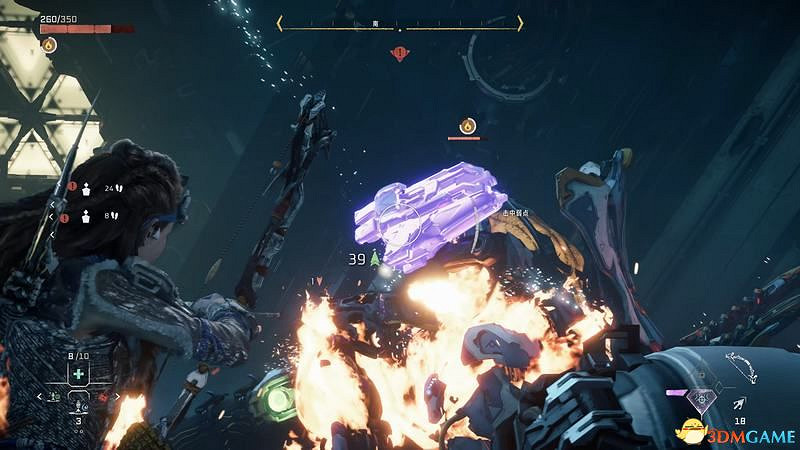Select the bow weapon icon
The height and width of the screenshot is (450, 800).
741,363
